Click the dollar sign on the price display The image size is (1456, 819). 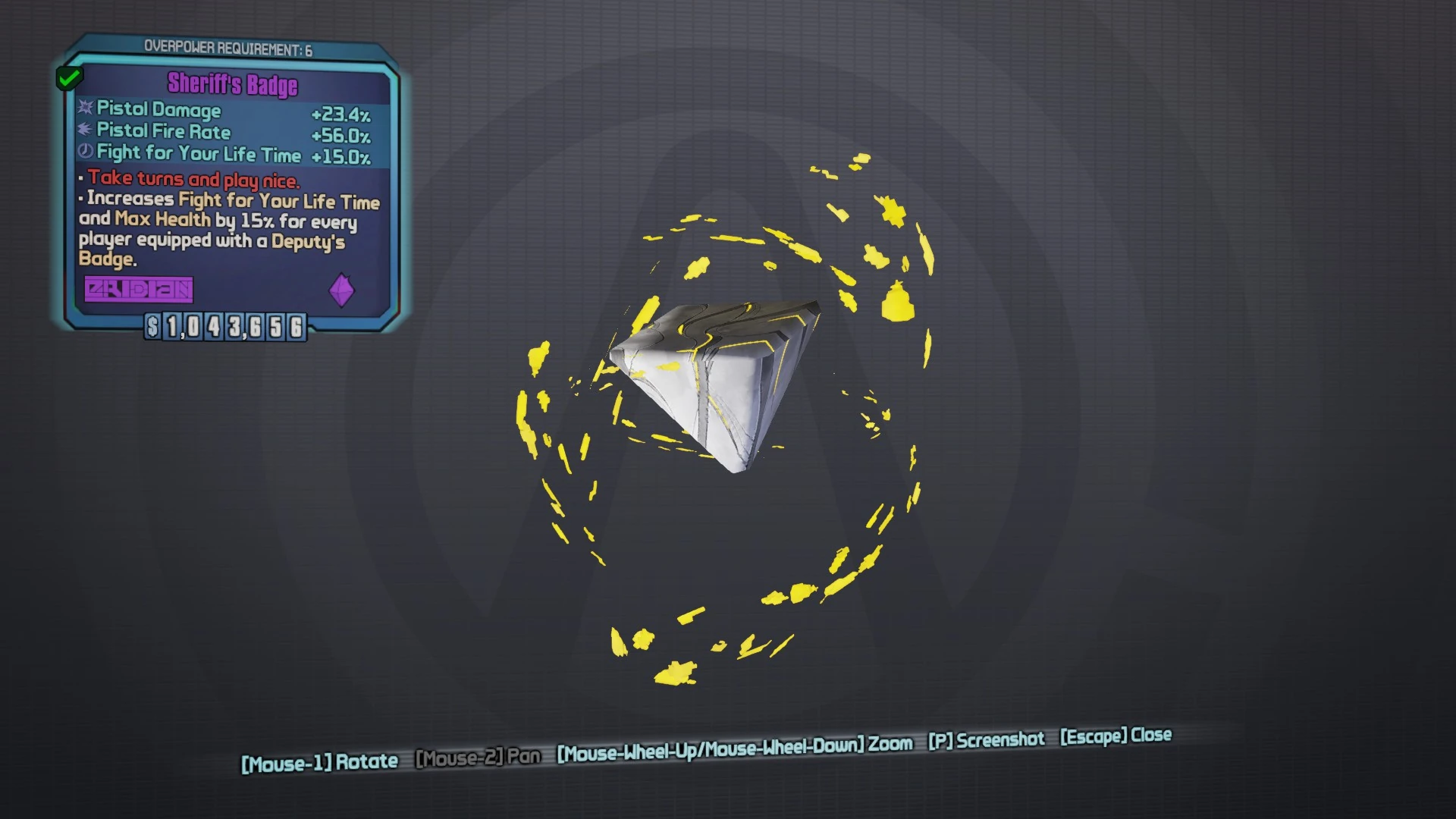[x=152, y=328]
